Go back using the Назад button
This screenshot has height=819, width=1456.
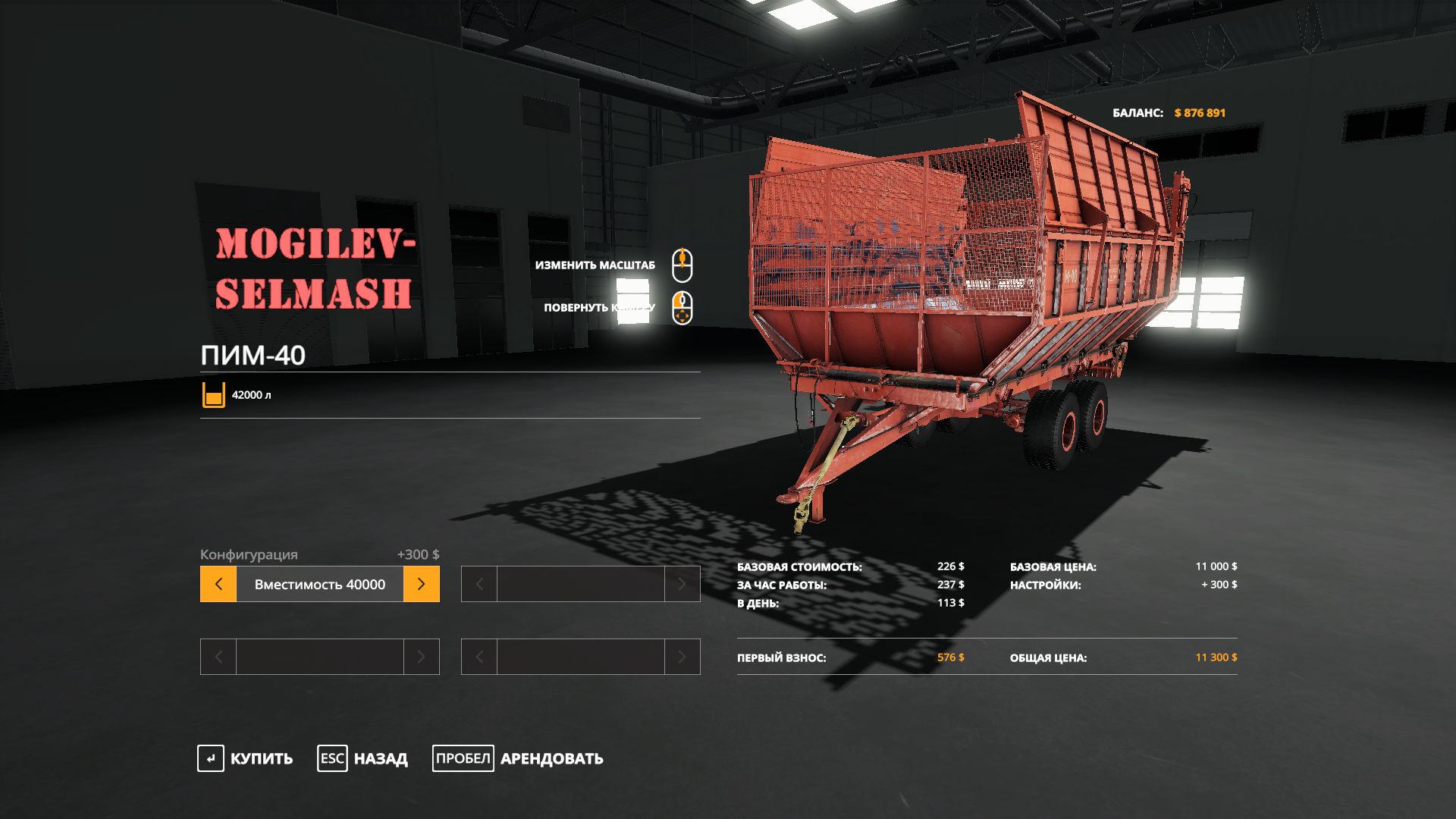(x=362, y=758)
